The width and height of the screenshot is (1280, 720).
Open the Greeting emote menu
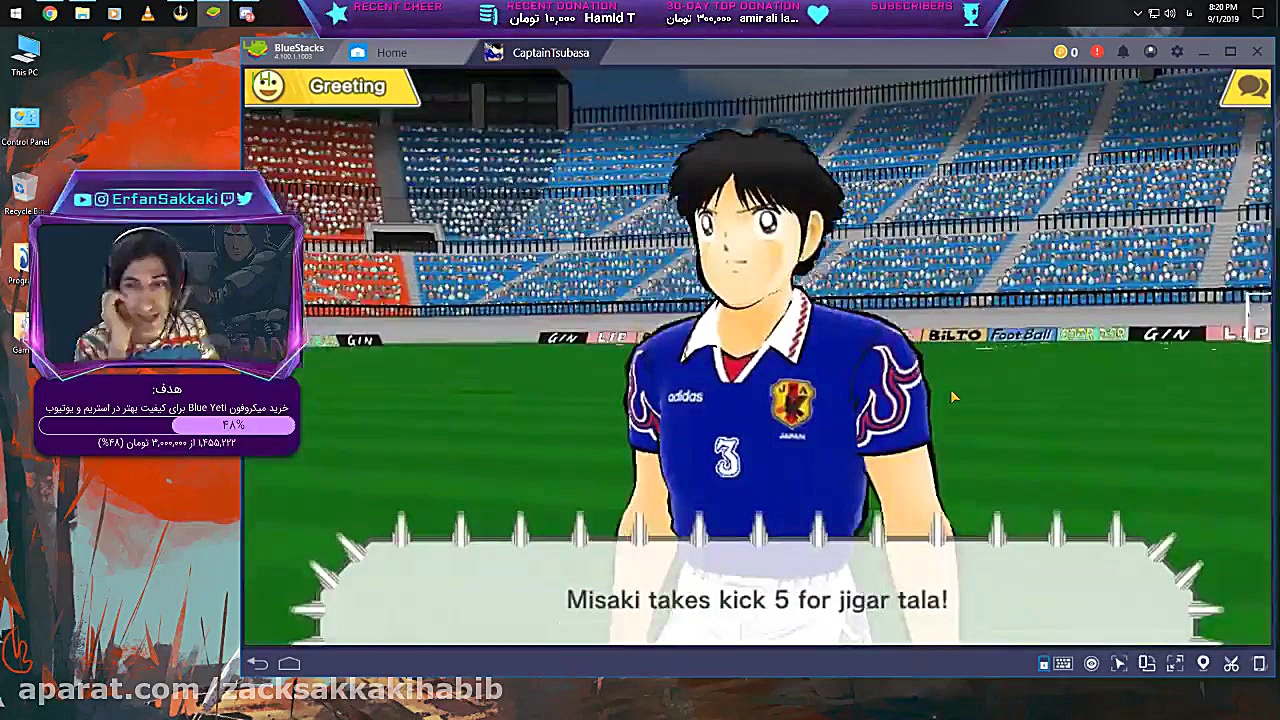click(331, 87)
